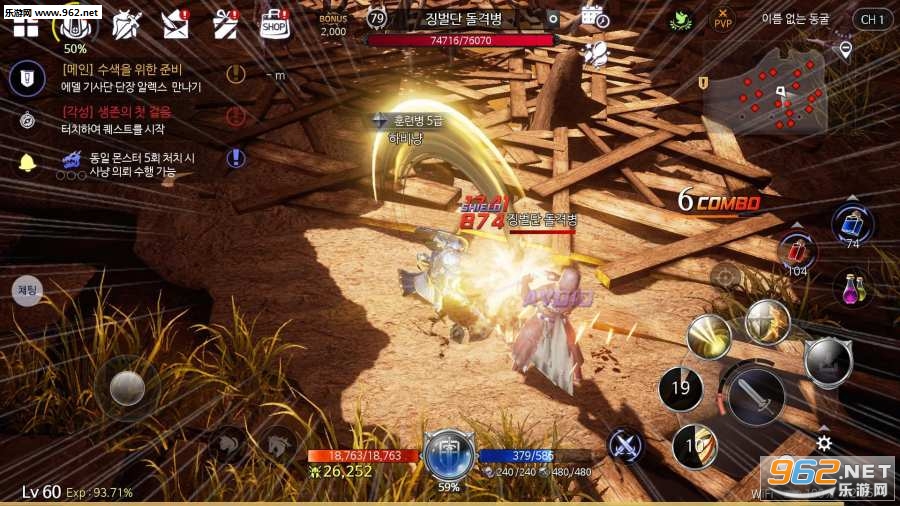The width and height of the screenshot is (900, 506).
Task: Open the SHOP bag icon
Action: pyautogui.click(x=274, y=24)
